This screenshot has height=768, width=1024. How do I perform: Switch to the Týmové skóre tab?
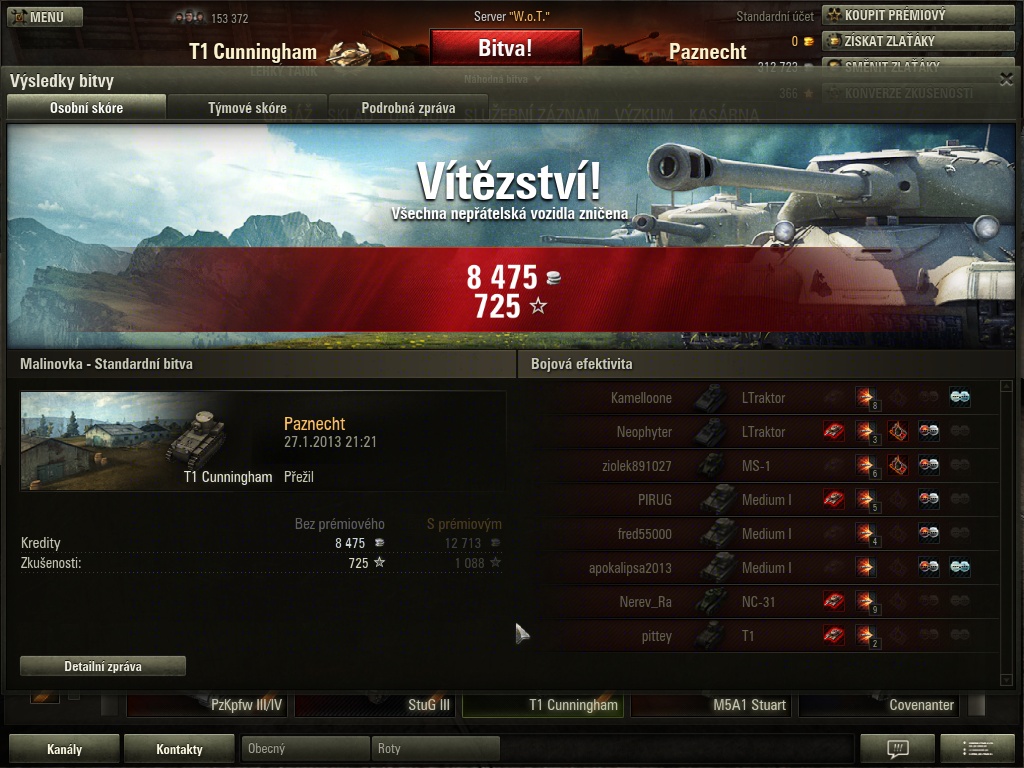(247, 108)
